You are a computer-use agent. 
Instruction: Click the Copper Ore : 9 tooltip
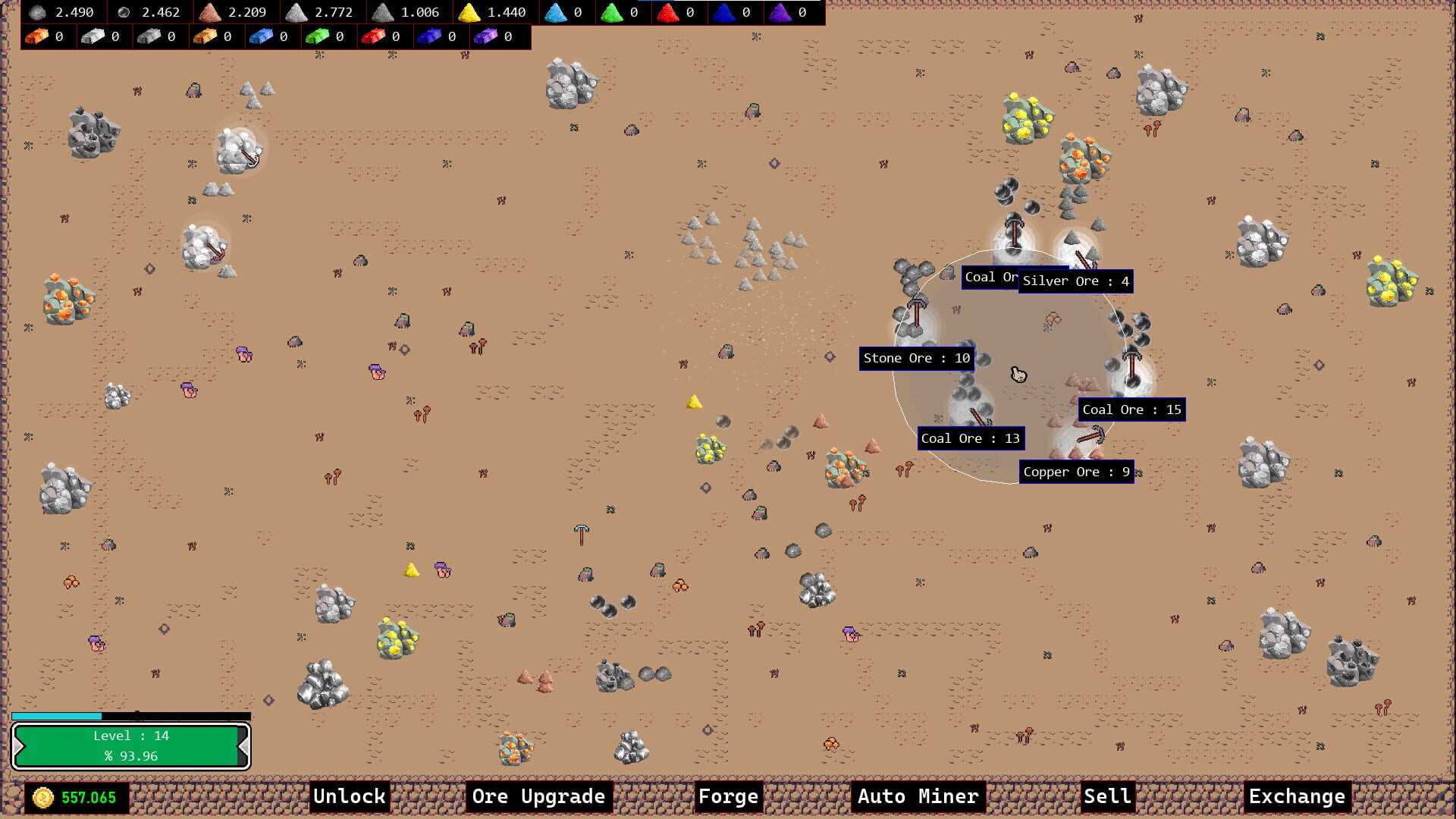pos(1077,472)
